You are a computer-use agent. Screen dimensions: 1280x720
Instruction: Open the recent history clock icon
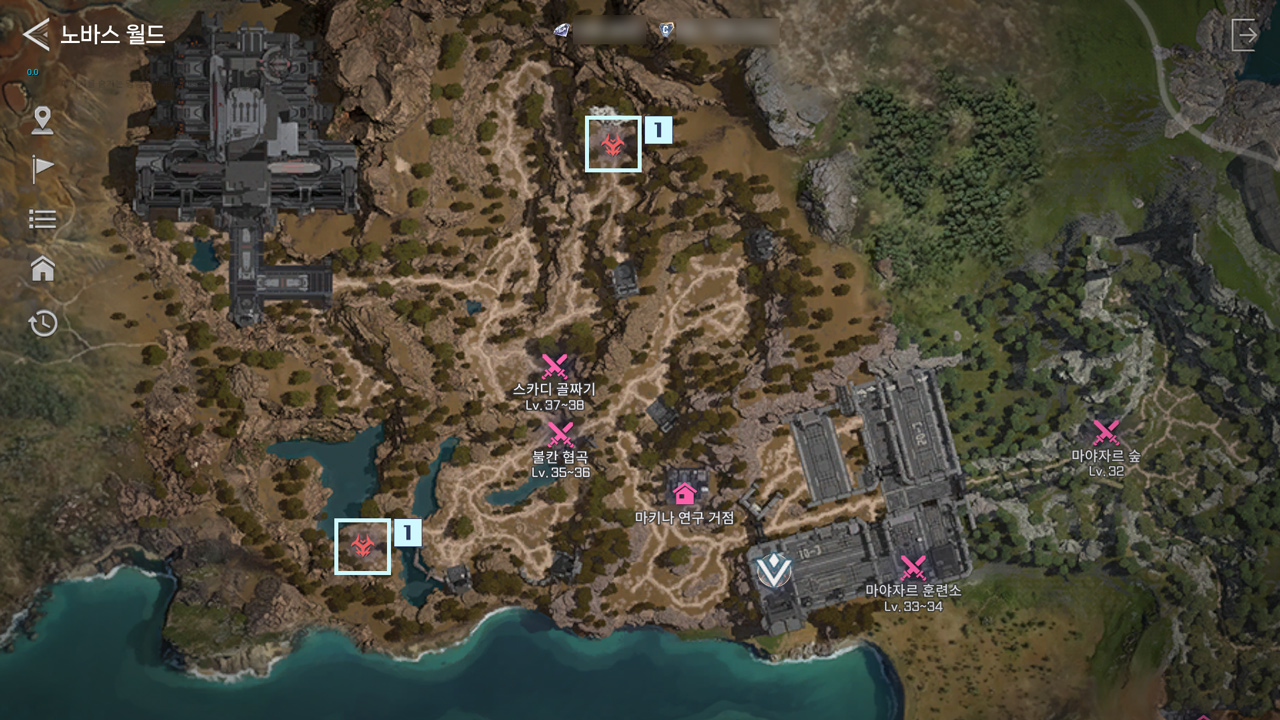tap(42, 324)
